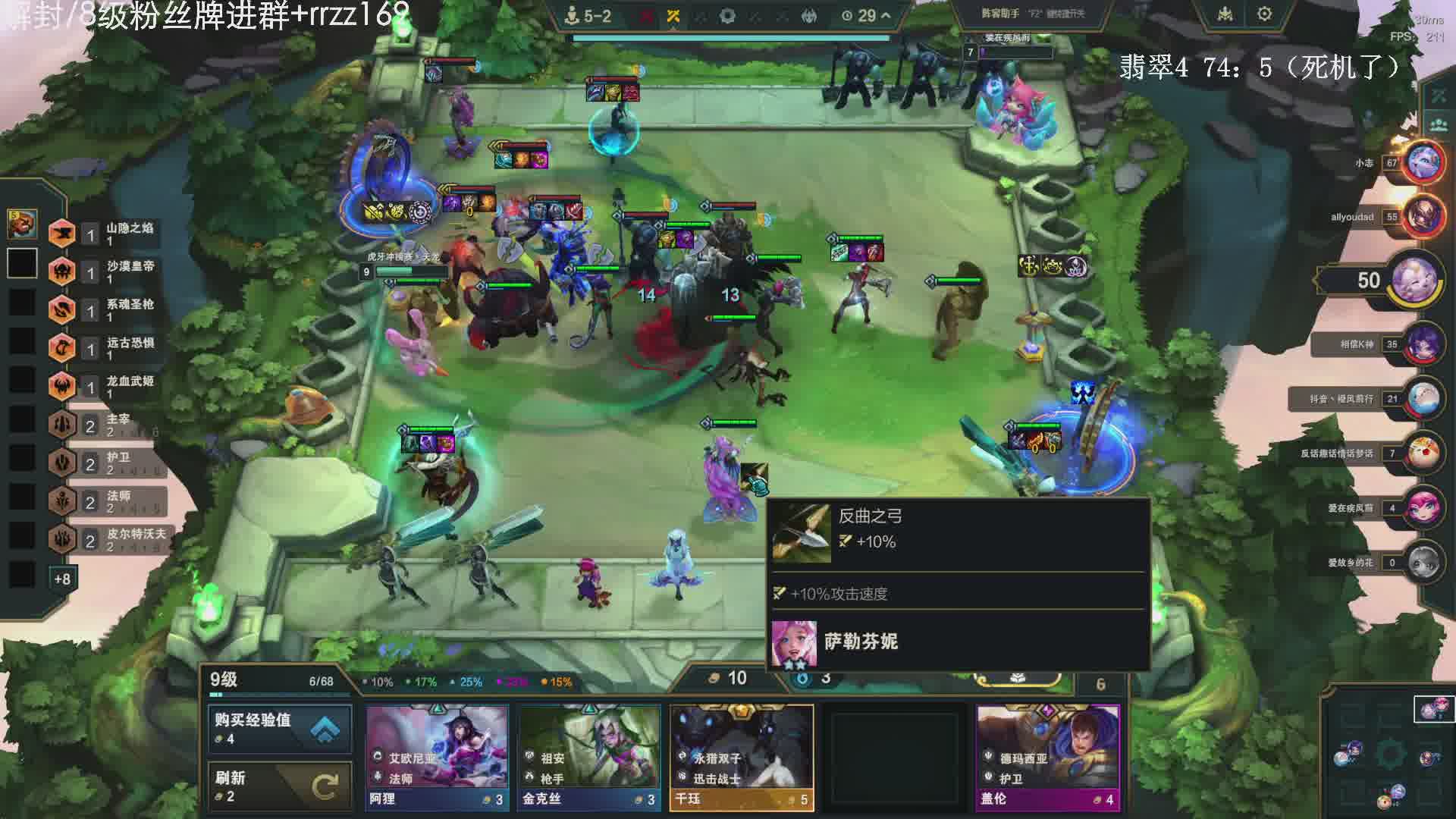Purchase the 金克丝 shop card

tap(589, 758)
